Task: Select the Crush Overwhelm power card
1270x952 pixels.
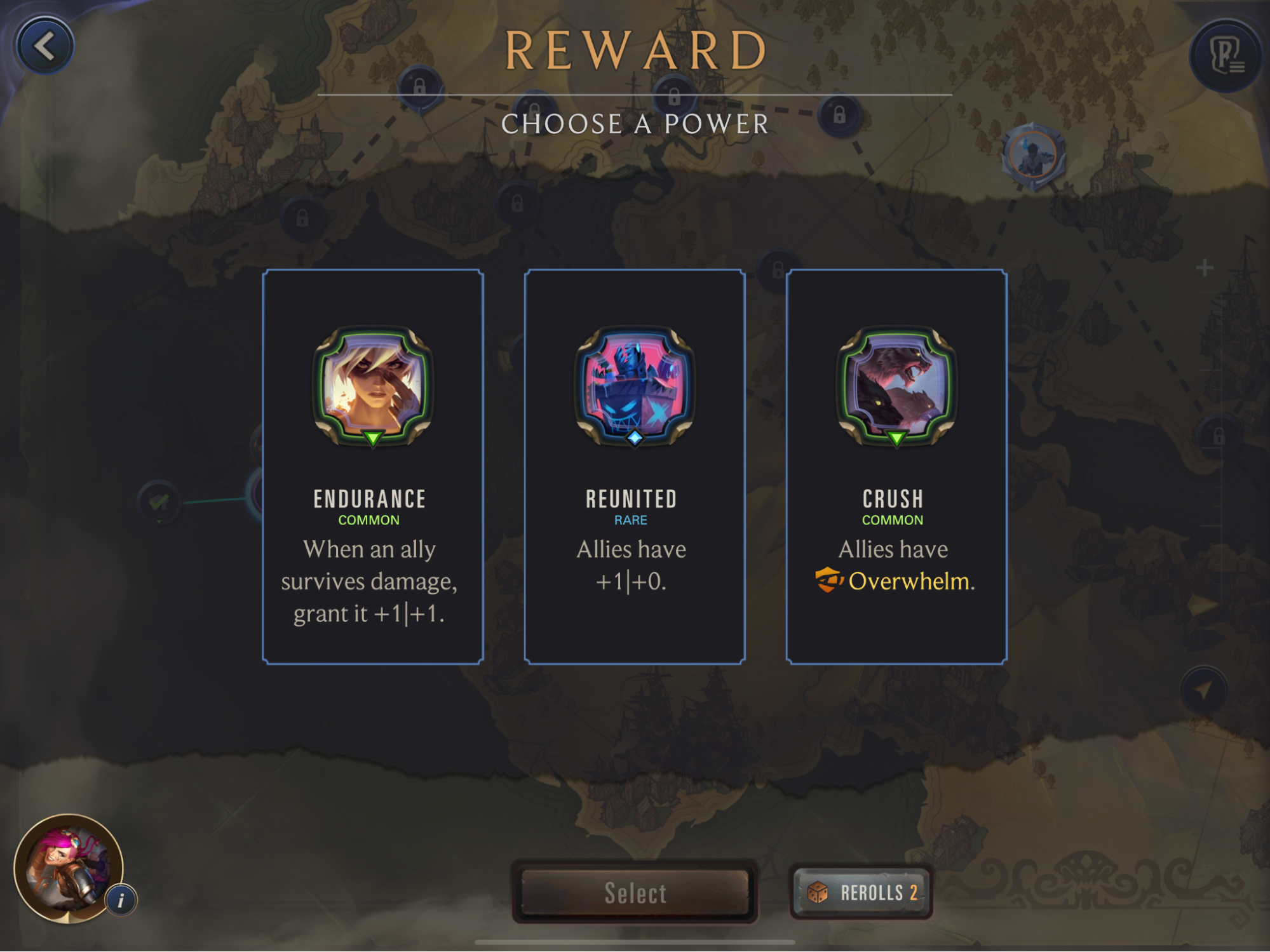Action: click(896, 467)
